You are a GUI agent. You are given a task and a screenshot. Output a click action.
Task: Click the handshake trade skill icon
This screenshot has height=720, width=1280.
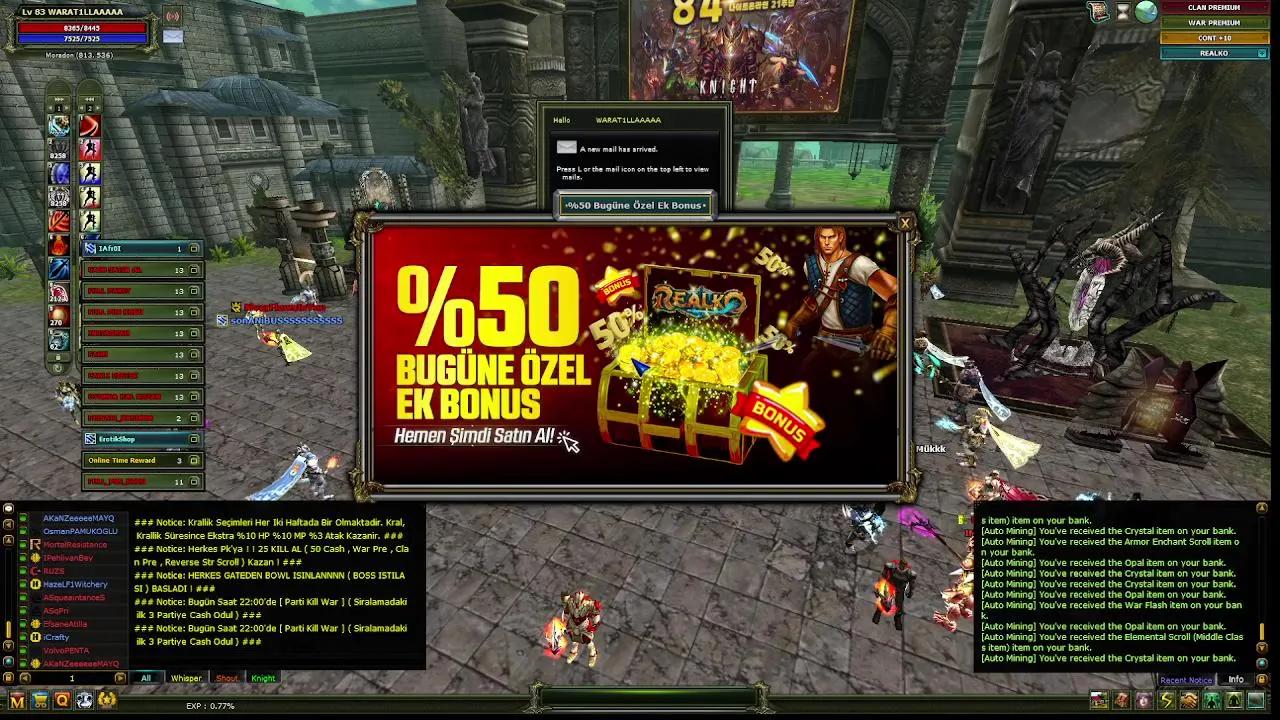click(x=1188, y=701)
